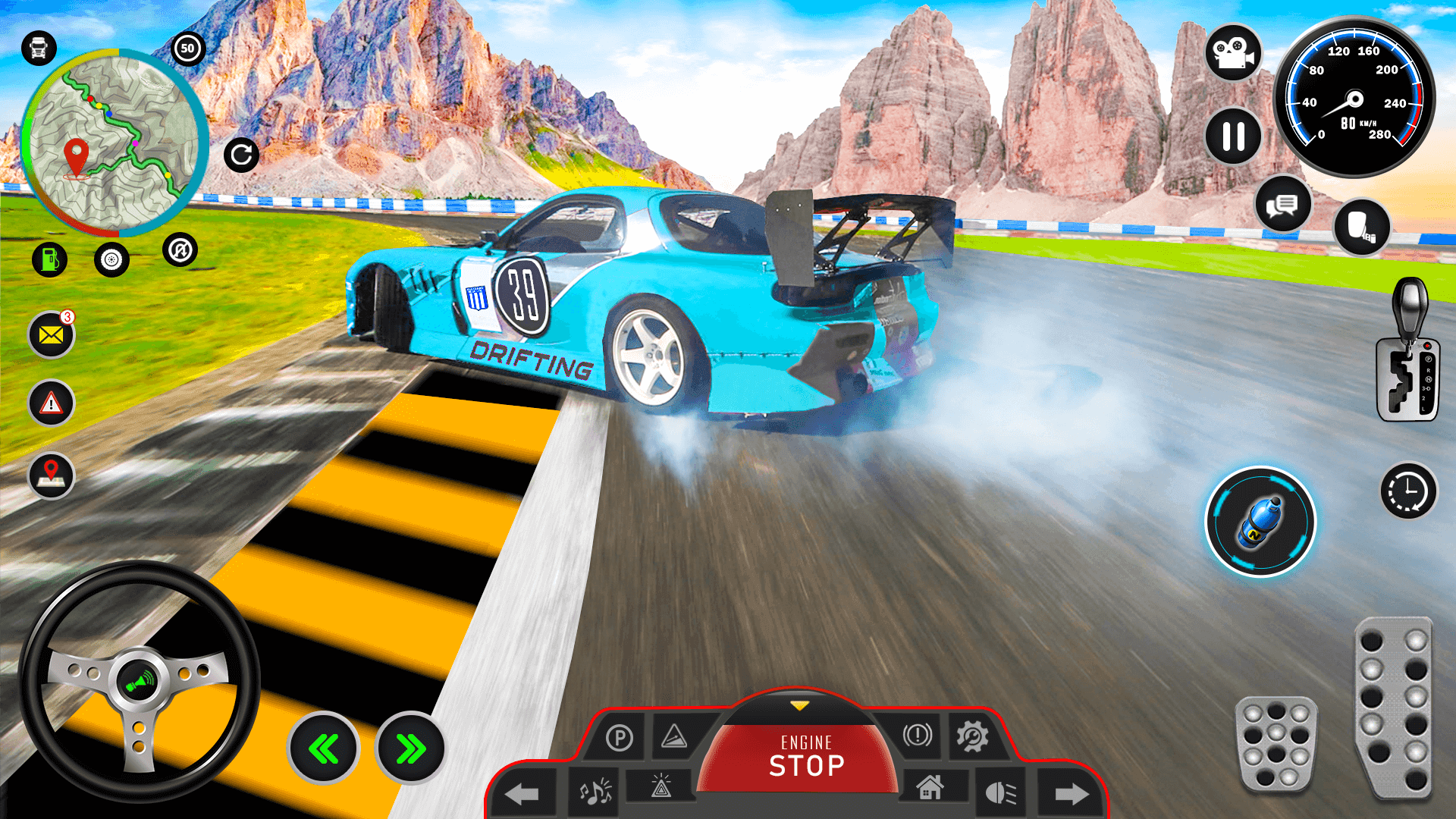This screenshot has width=1456, height=819.
Task: Toggle the headlights on
Action: tap(999, 791)
